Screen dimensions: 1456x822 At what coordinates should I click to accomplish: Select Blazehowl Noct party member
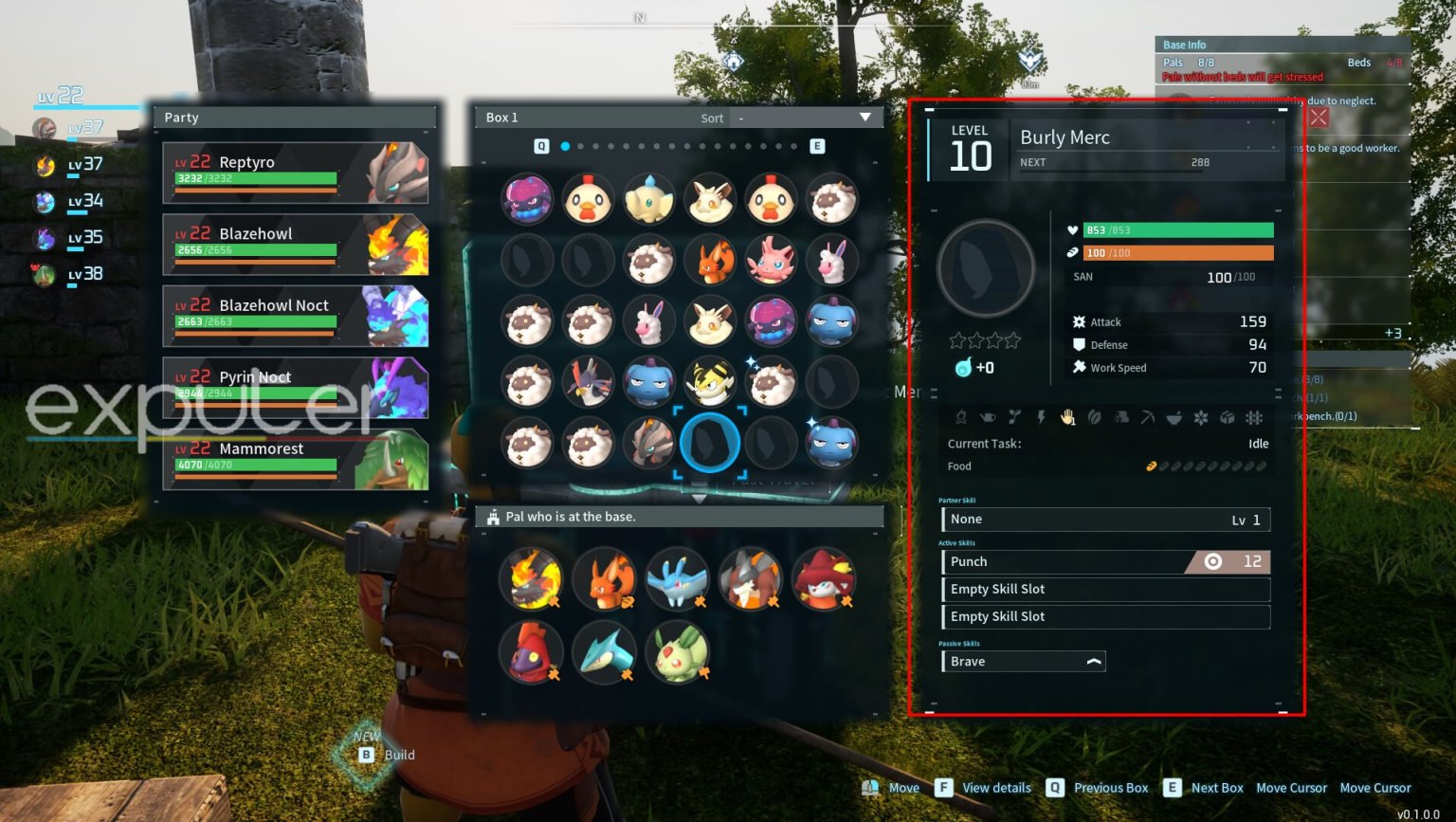click(x=295, y=316)
